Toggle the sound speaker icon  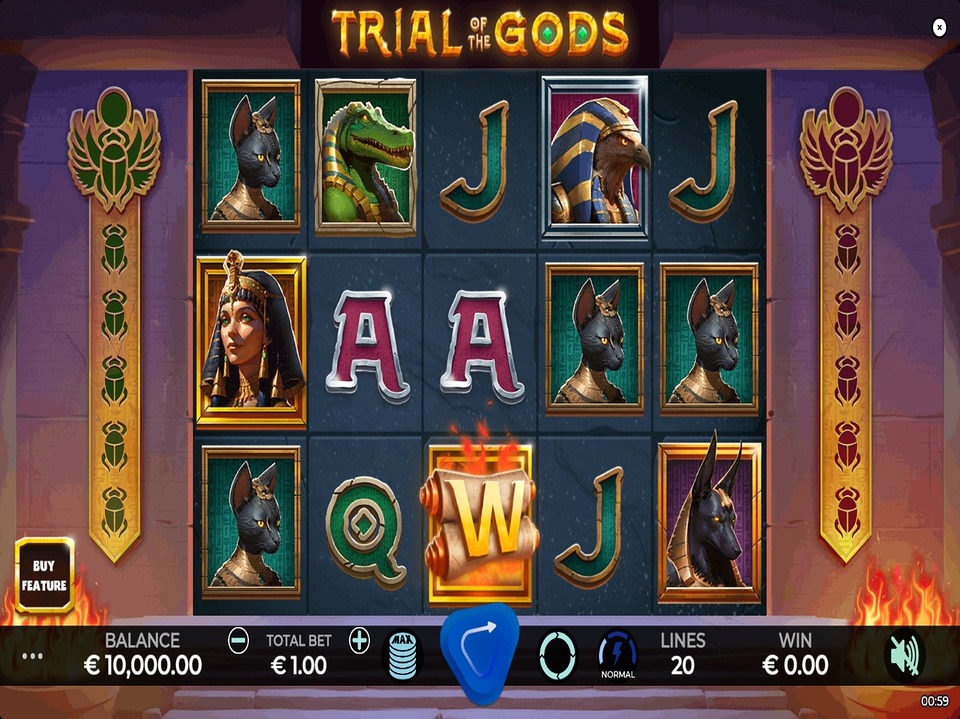pos(904,655)
